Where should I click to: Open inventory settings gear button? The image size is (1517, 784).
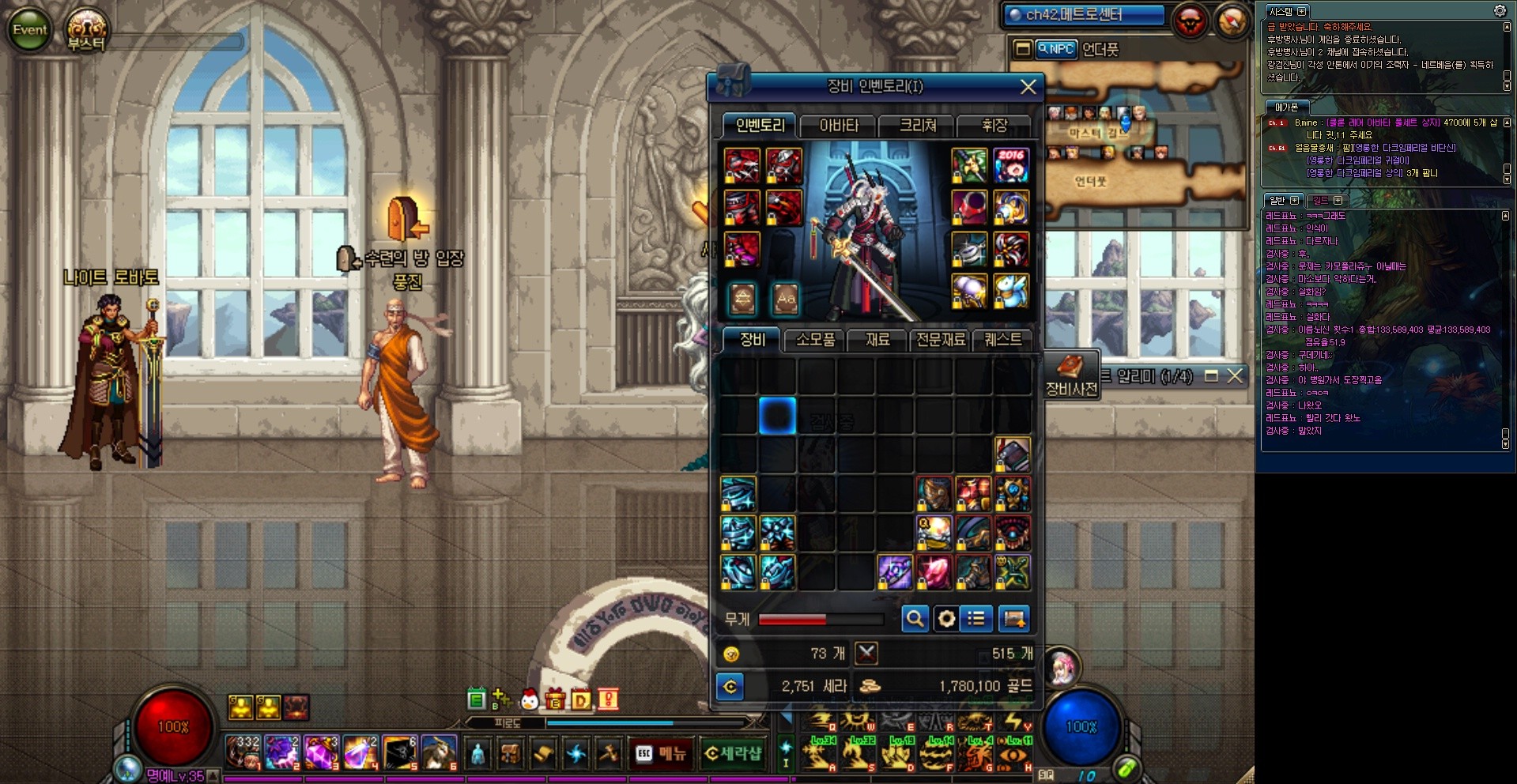pos(946,619)
